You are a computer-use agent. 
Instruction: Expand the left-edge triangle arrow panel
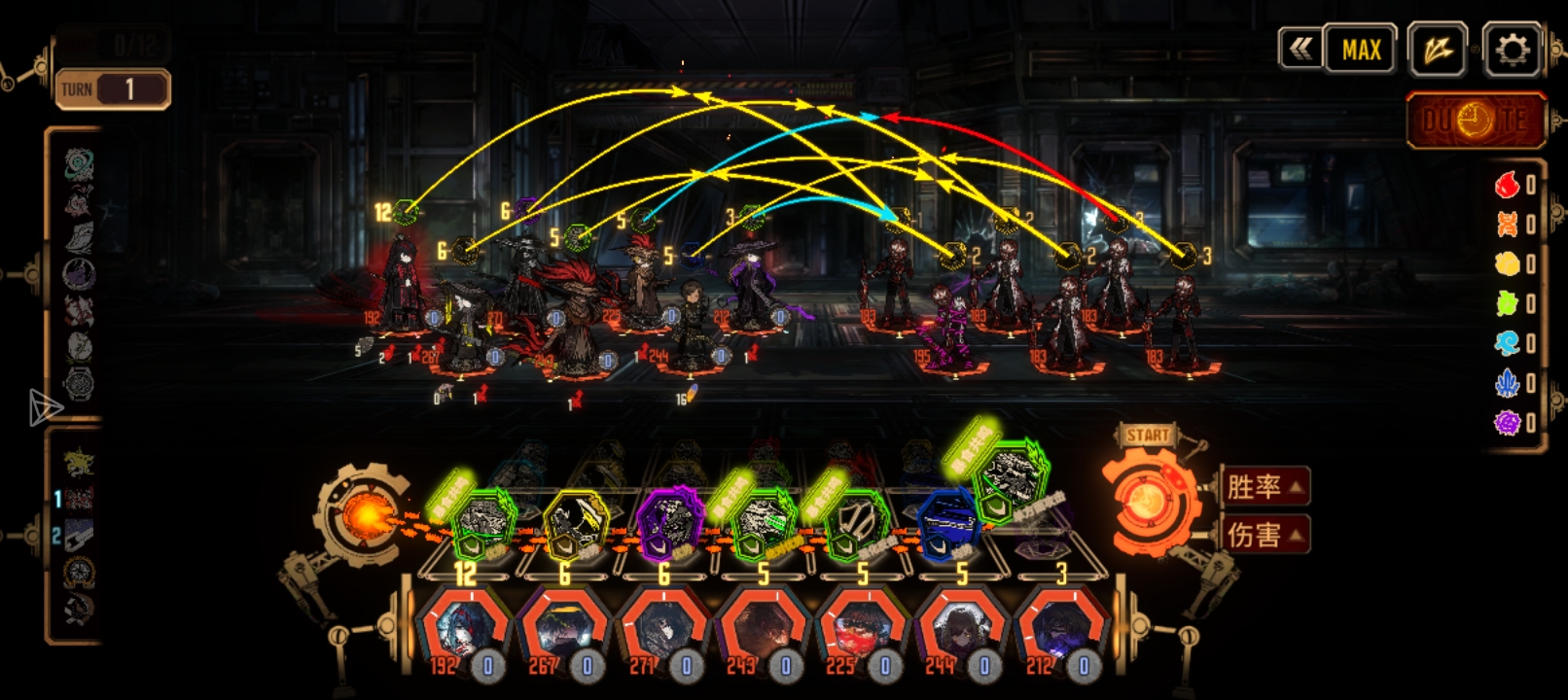pyautogui.click(x=44, y=407)
